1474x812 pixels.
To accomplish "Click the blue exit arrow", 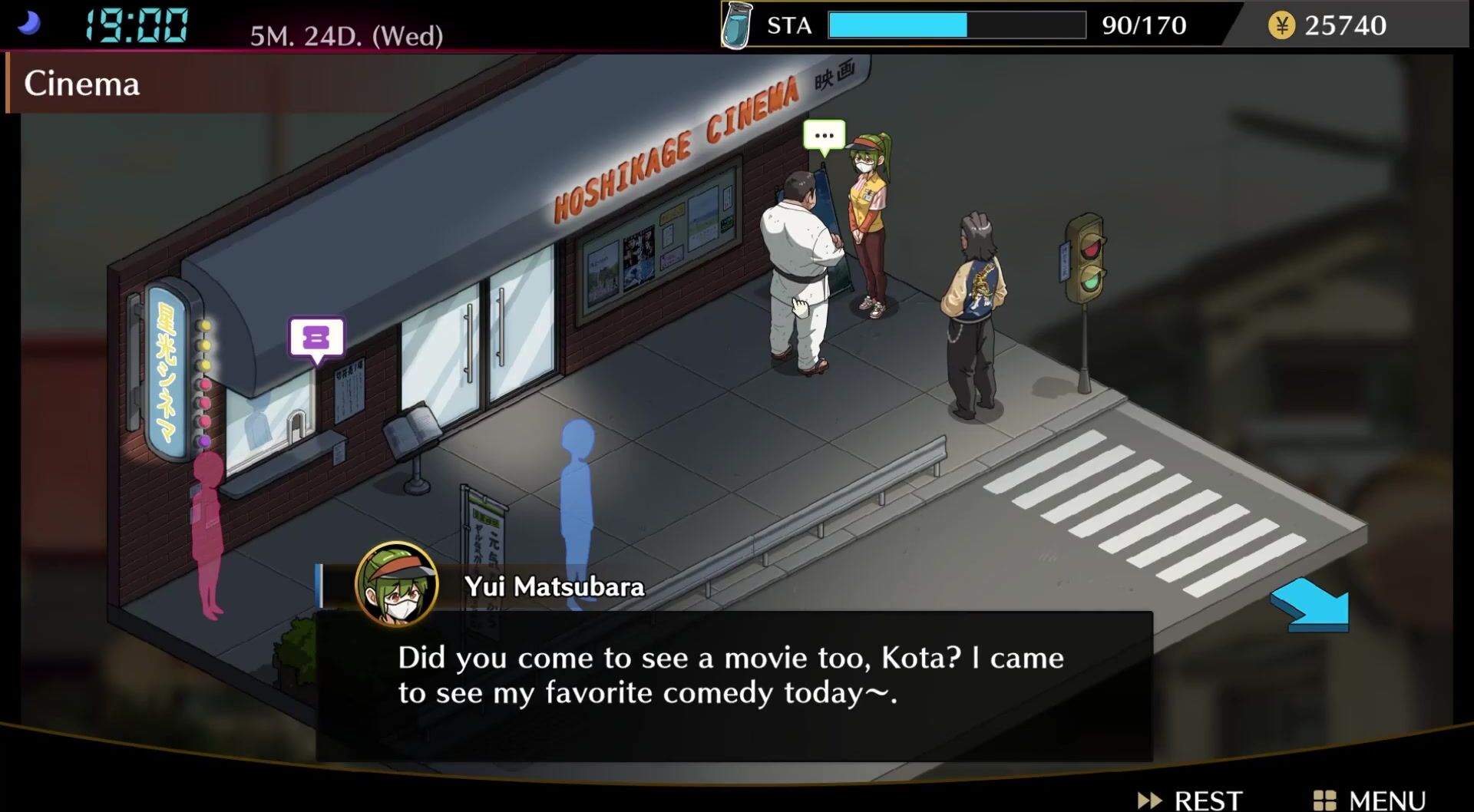I will [x=1311, y=606].
